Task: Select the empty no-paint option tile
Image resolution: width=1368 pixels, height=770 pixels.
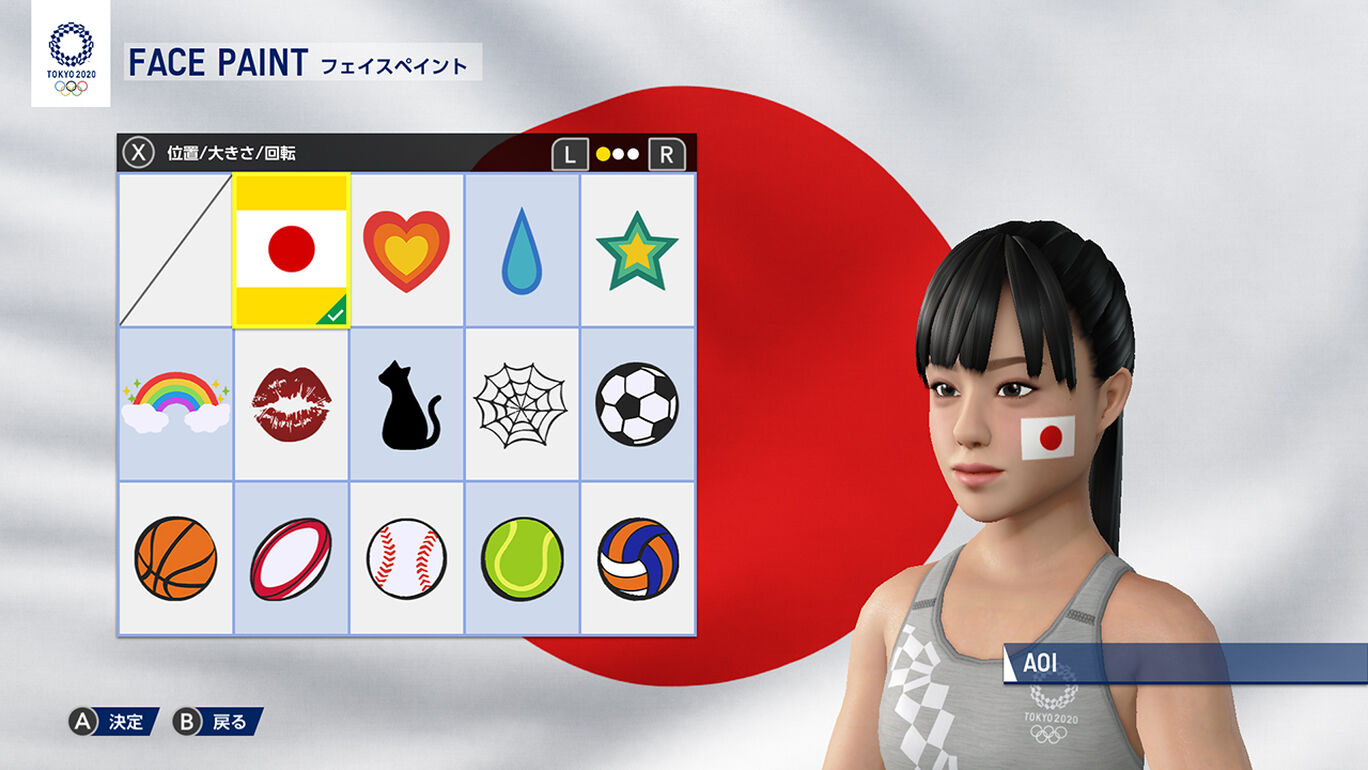Action: 175,250
